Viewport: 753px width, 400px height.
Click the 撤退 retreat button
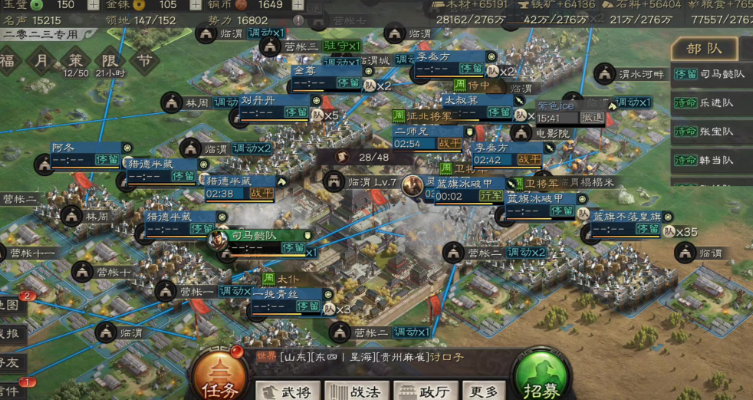pos(592,117)
